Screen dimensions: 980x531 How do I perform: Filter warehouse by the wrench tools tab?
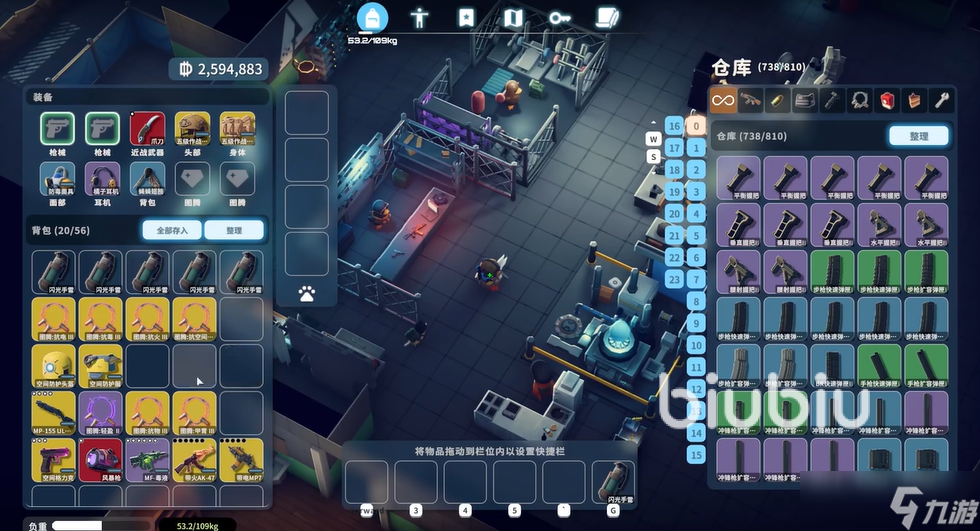pyautogui.click(x=940, y=99)
